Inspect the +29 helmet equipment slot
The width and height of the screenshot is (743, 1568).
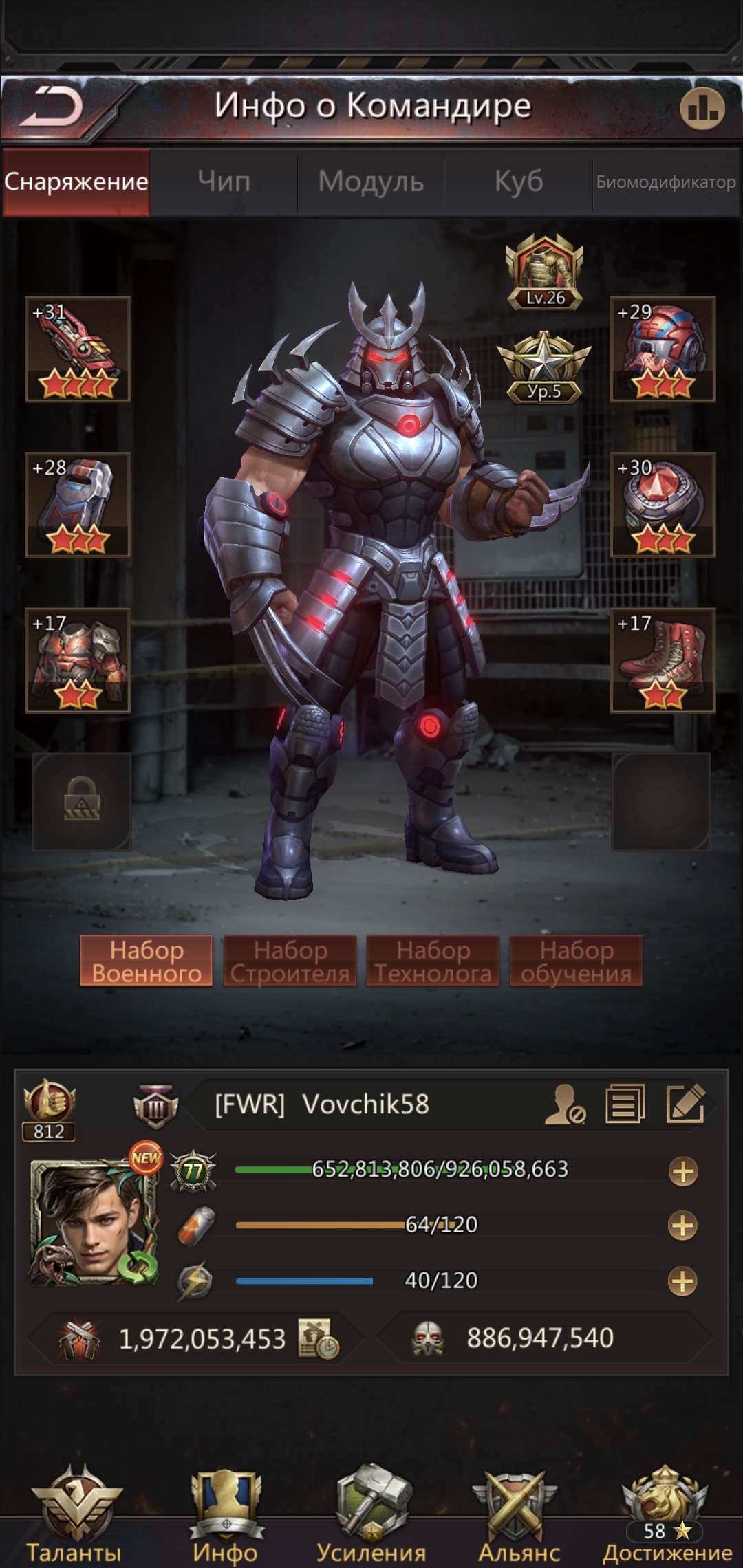click(663, 349)
